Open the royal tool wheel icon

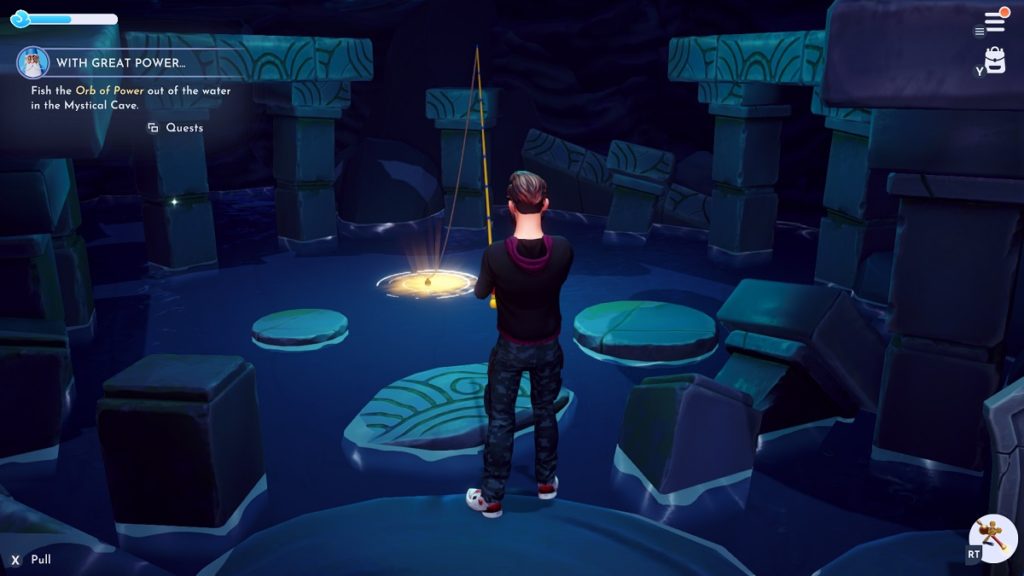(x=994, y=538)
